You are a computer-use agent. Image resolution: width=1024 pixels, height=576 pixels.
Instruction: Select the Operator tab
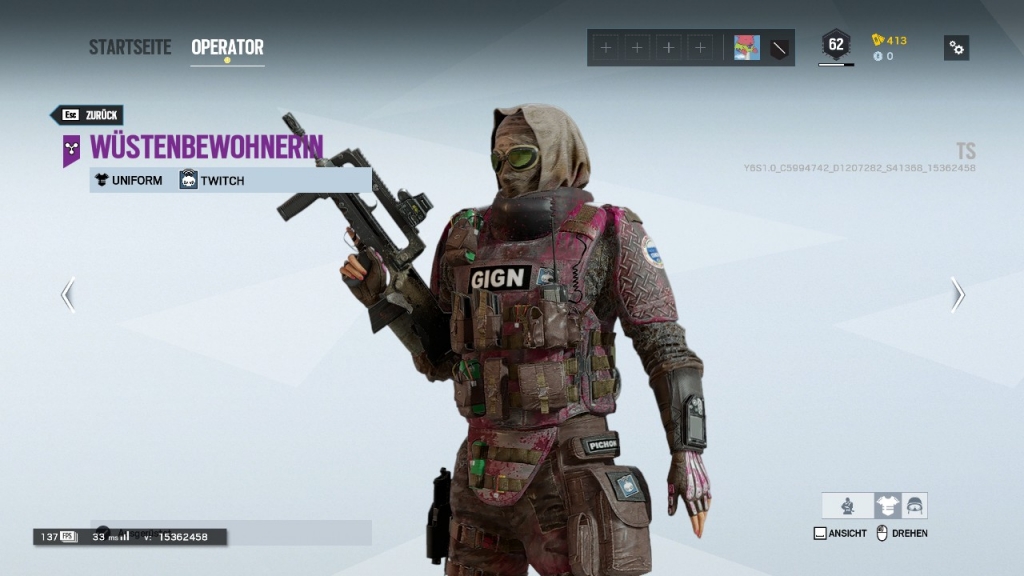coord(227,47)
